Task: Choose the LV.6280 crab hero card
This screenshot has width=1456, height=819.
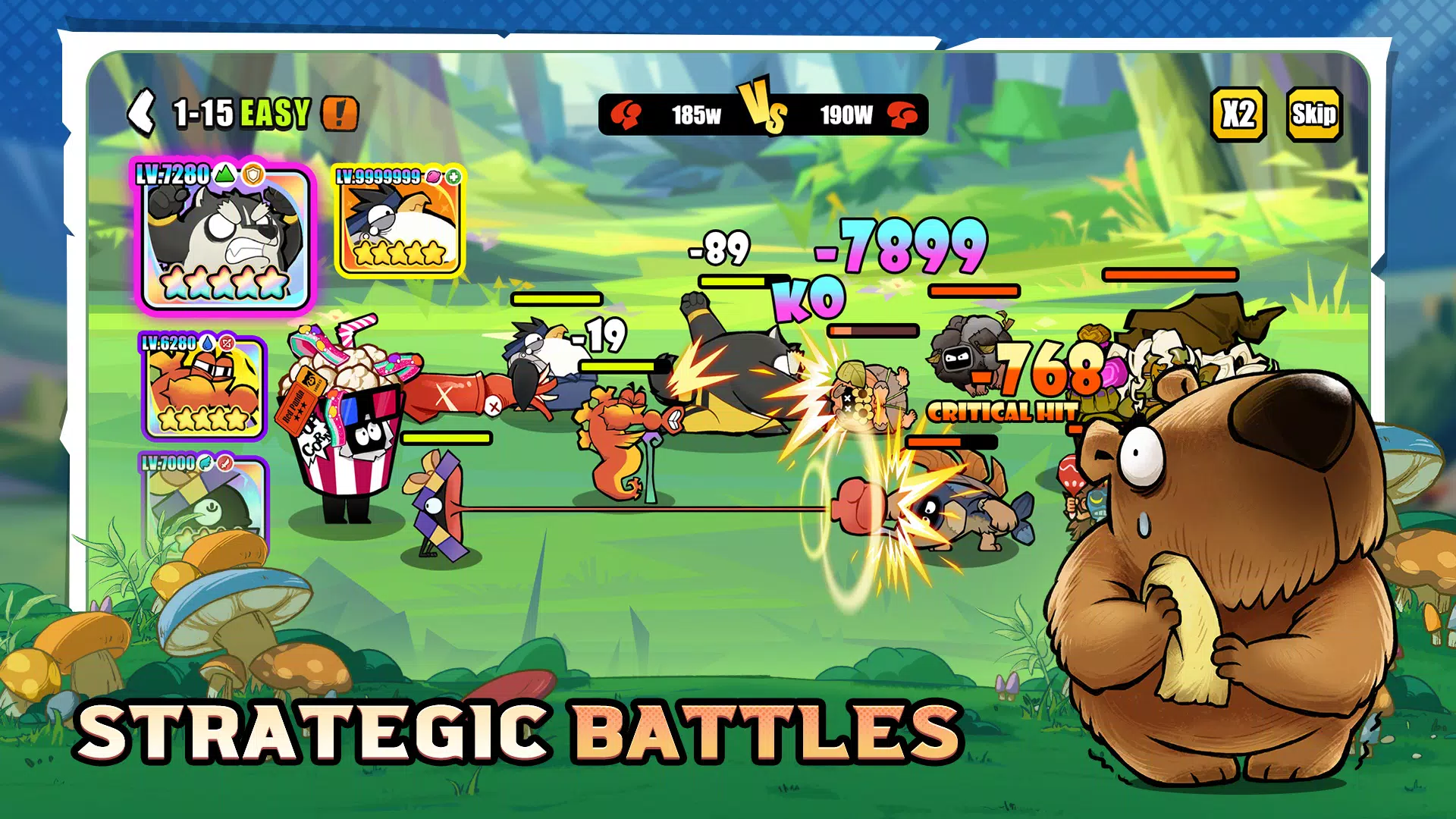Action: pos(204,386)
